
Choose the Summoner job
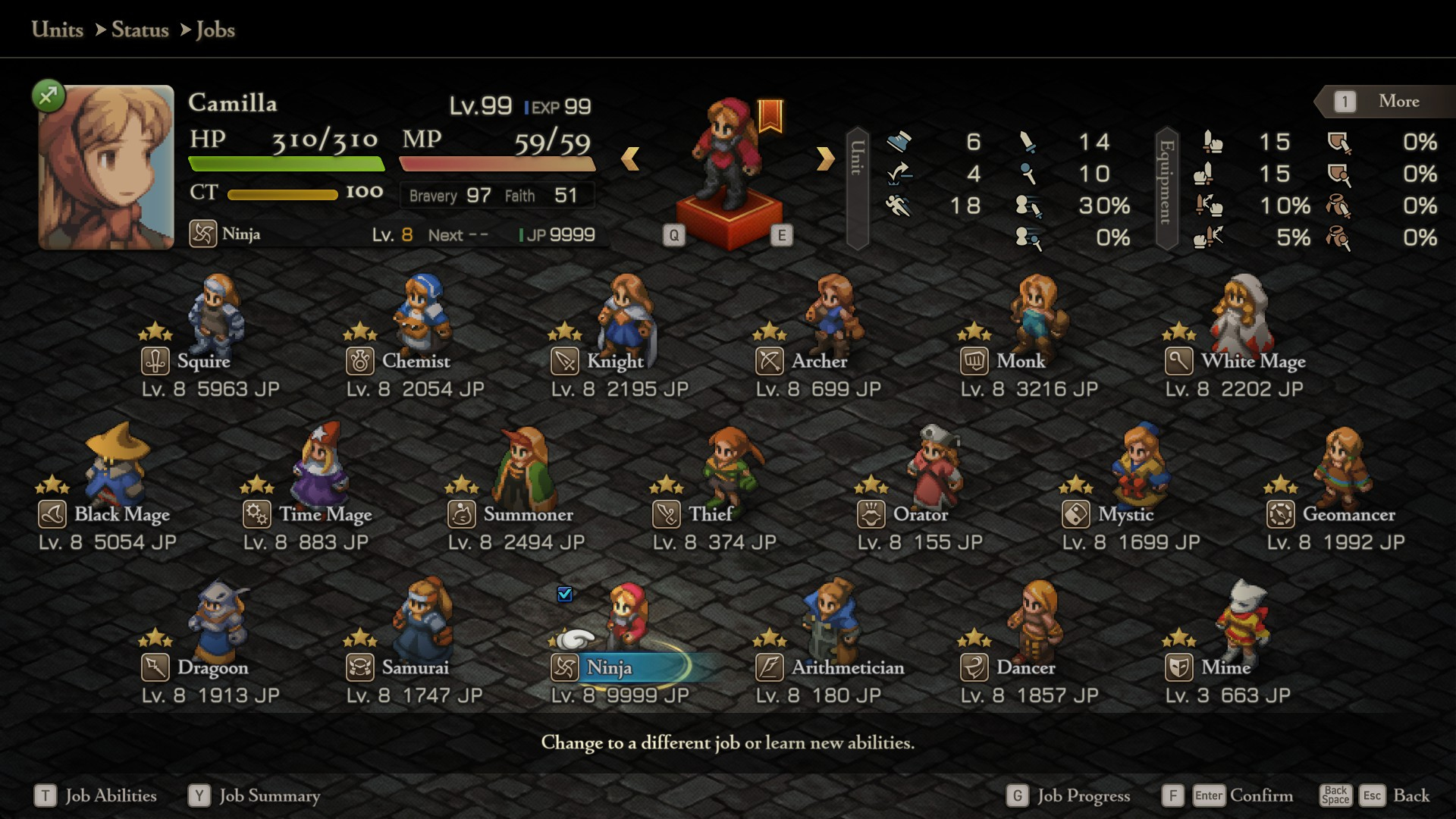click(528, 515)
